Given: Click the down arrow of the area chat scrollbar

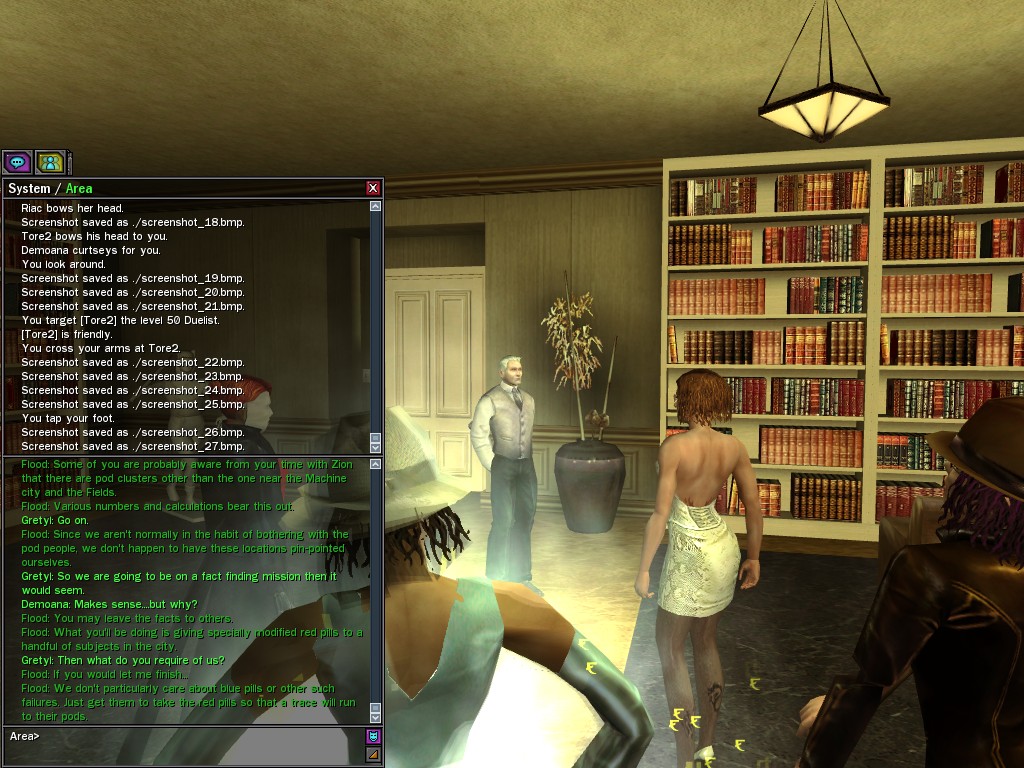Looking at the screenshot, I should [376, 716].
